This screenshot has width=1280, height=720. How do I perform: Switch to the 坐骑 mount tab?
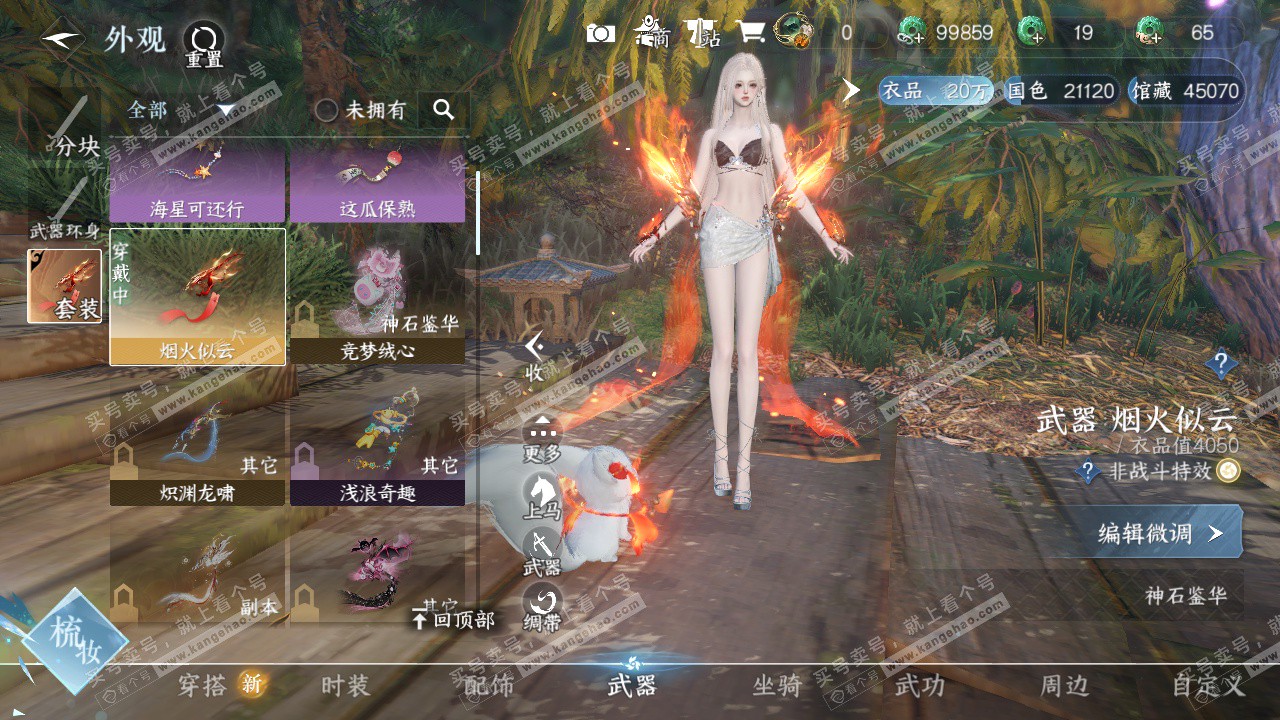pos(777,685)
